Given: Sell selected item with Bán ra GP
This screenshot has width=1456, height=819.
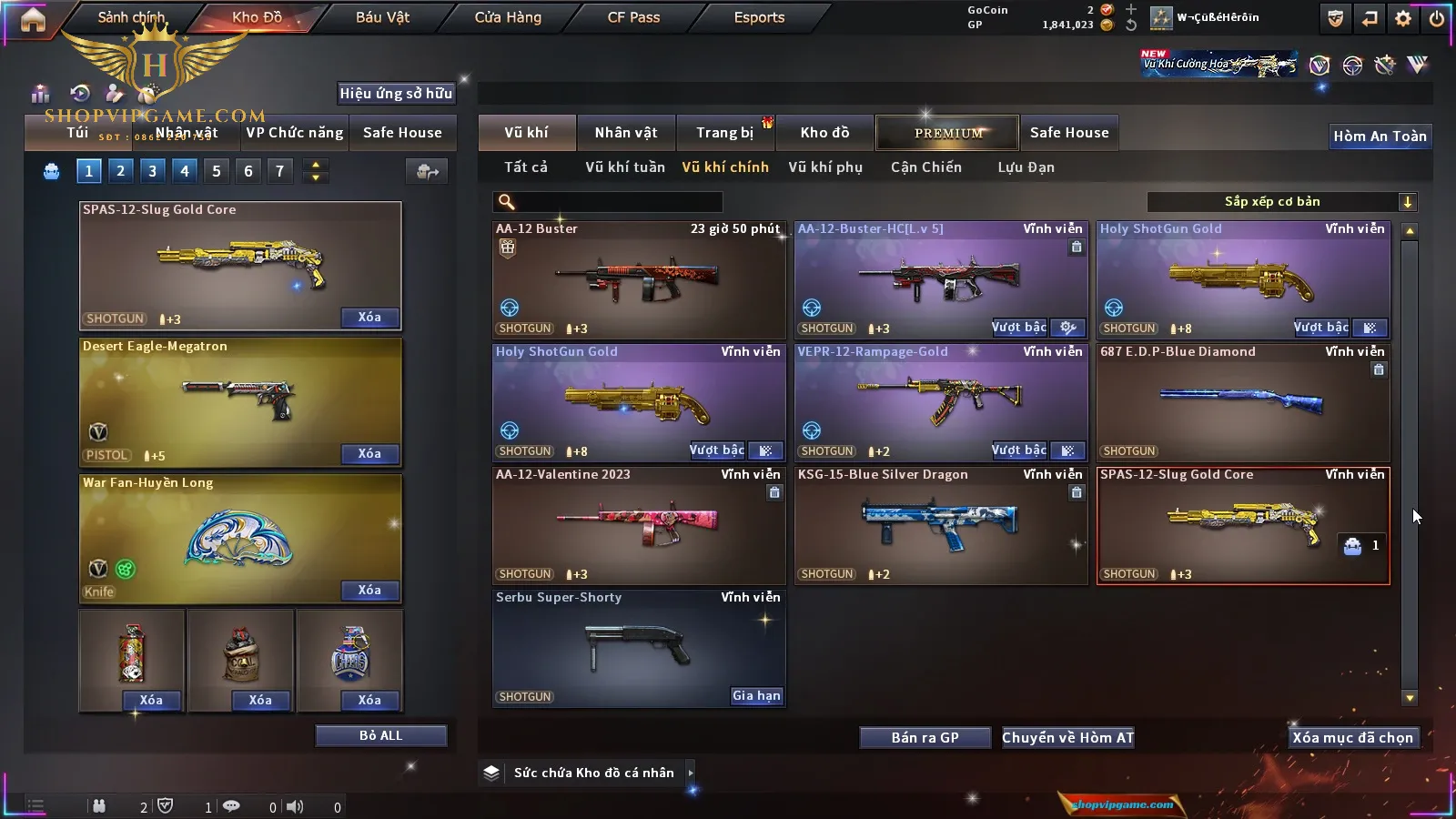Looking at the screenshot, I should tap(925, 738).
